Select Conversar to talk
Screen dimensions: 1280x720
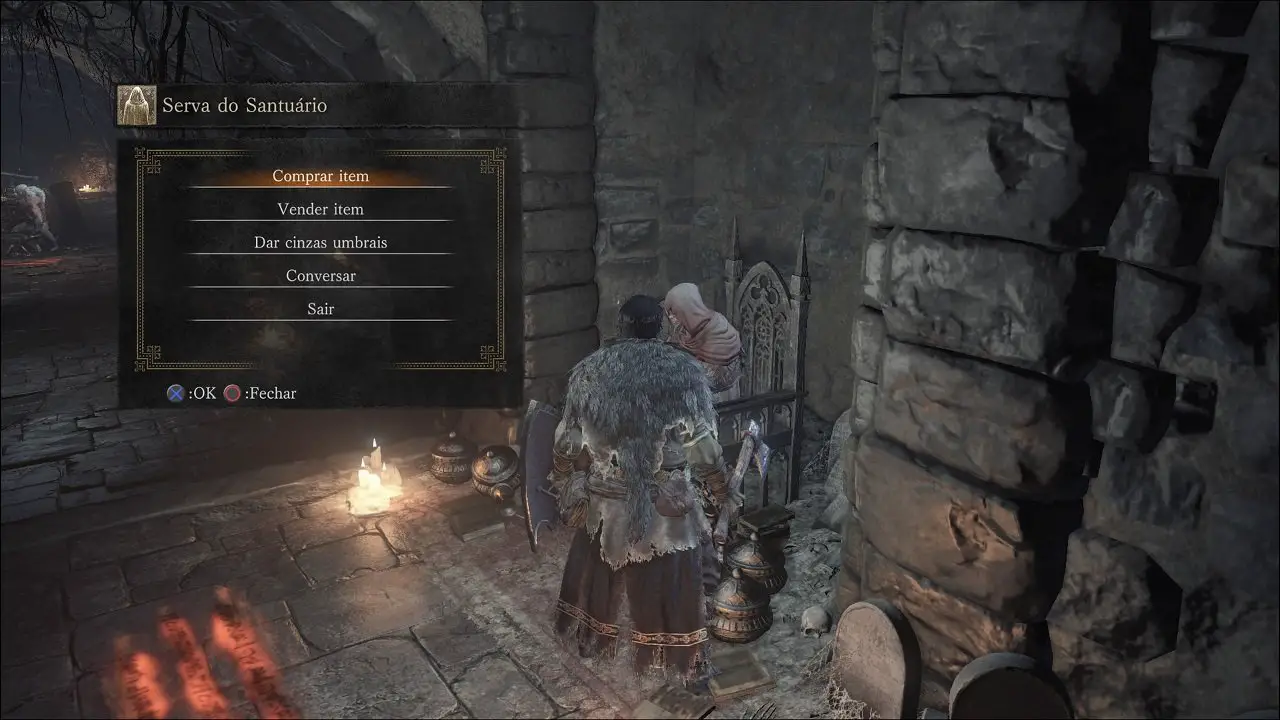click(321, 275)
